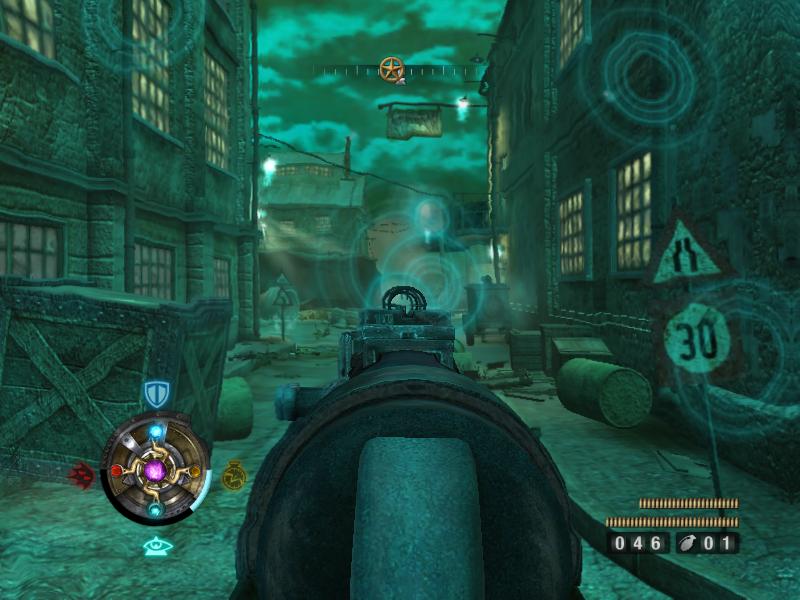Select the red Empower power icon
Screen dimensions: 800x600
tap(82, 474)
